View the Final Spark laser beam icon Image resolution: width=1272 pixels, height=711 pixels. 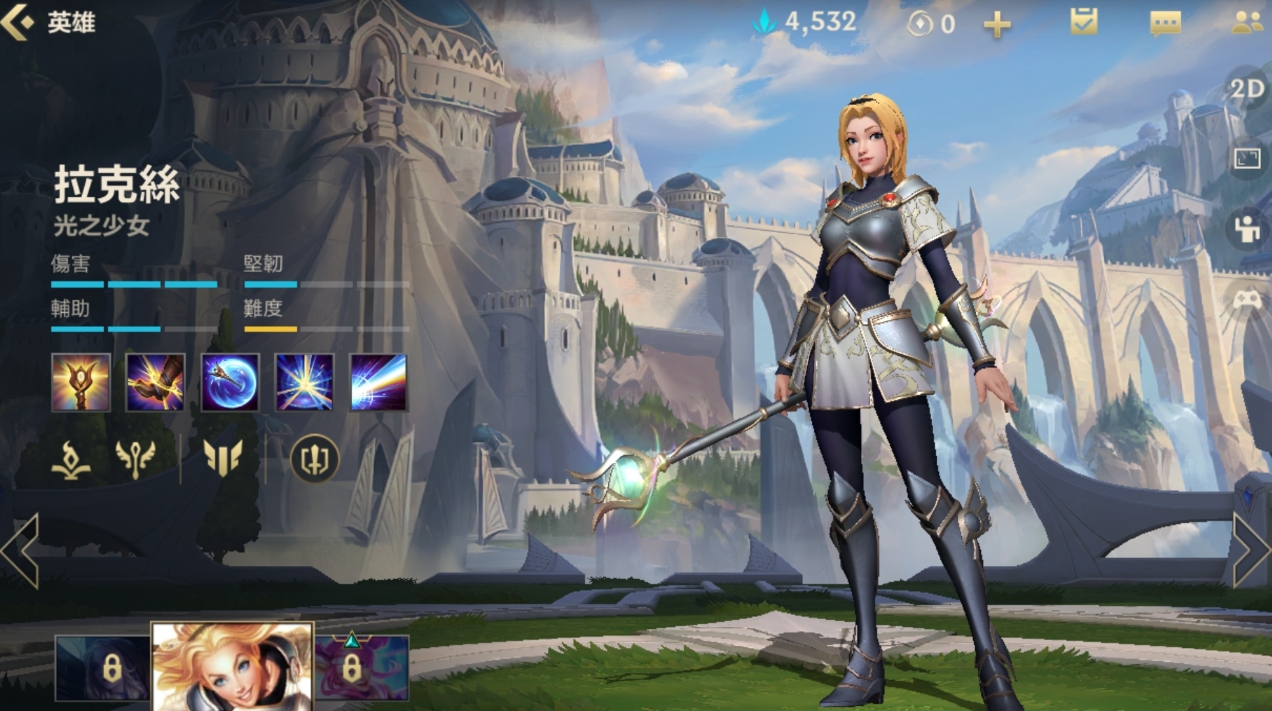[378, 382]
